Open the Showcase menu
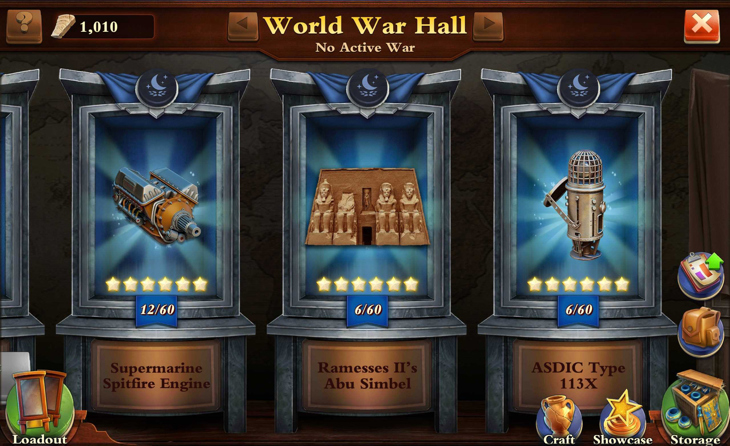Image resolution: width=730 pixels, height=446 pixels. click(x=622, y=416)
